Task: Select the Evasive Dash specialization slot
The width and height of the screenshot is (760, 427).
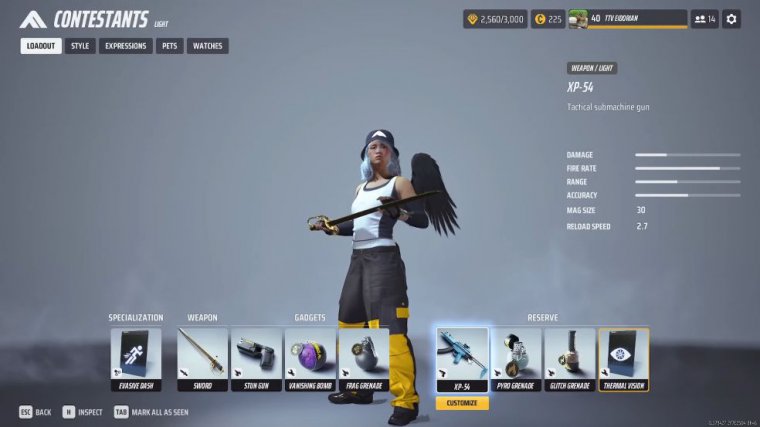Action: [136, 360]
